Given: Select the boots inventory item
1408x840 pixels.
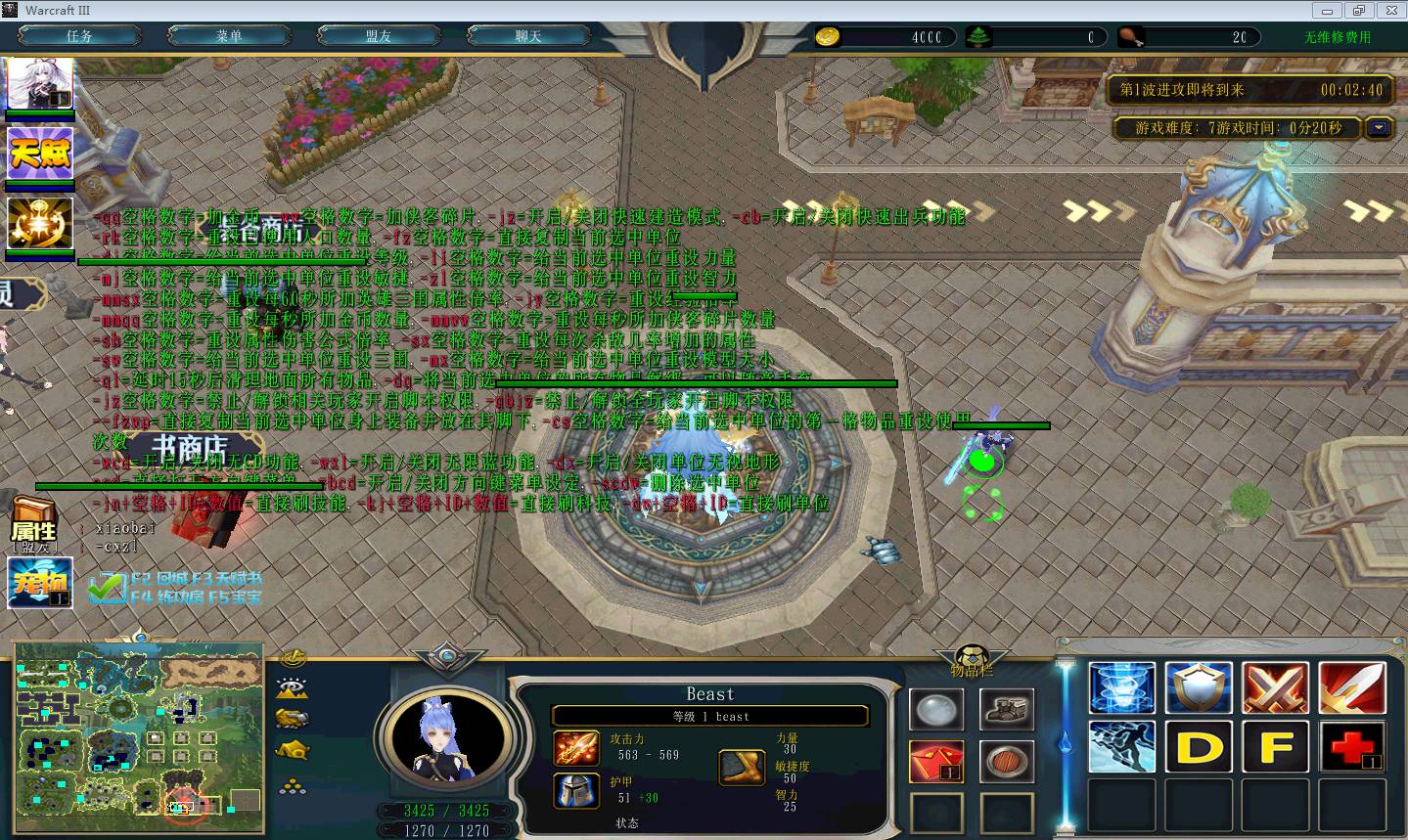Looking at the screenshot, I should [x=1007, y=709].
